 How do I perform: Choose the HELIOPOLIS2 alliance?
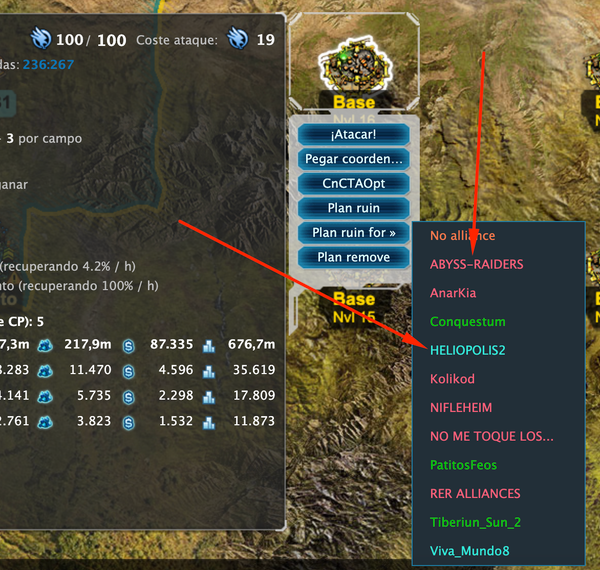[468, 351]
